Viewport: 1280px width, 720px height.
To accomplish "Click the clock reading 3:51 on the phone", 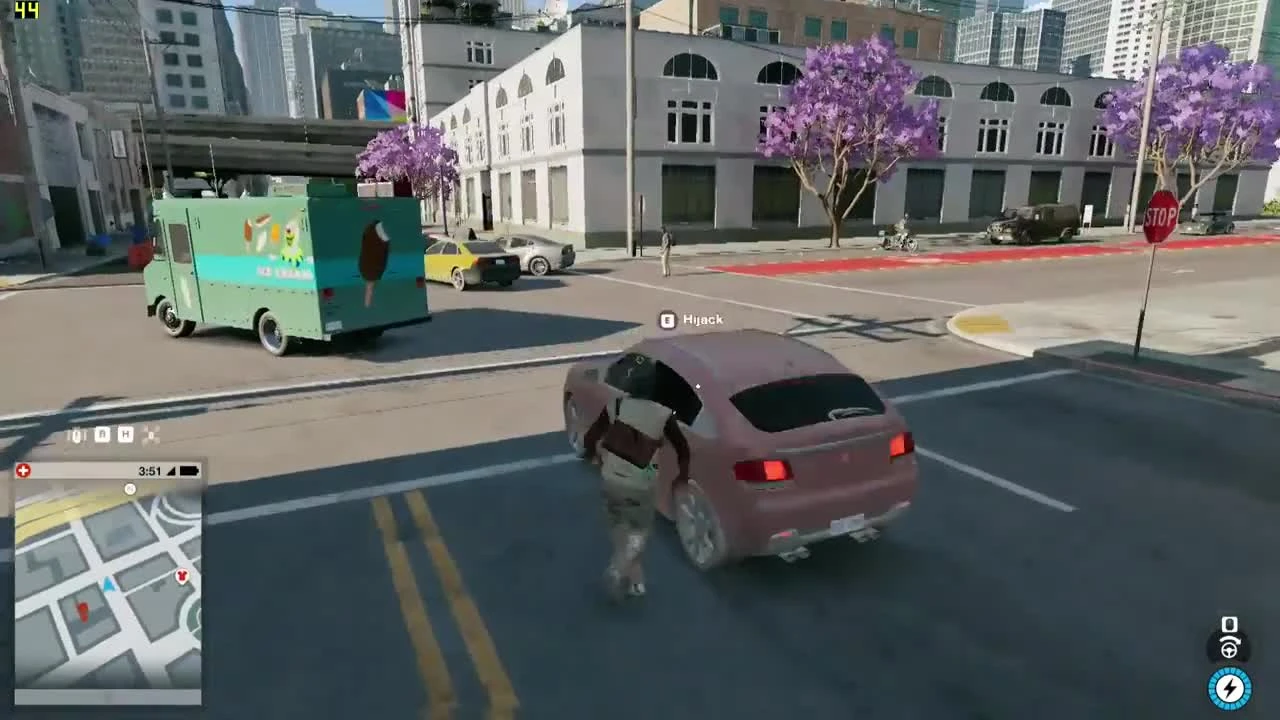I will [151, 470].
